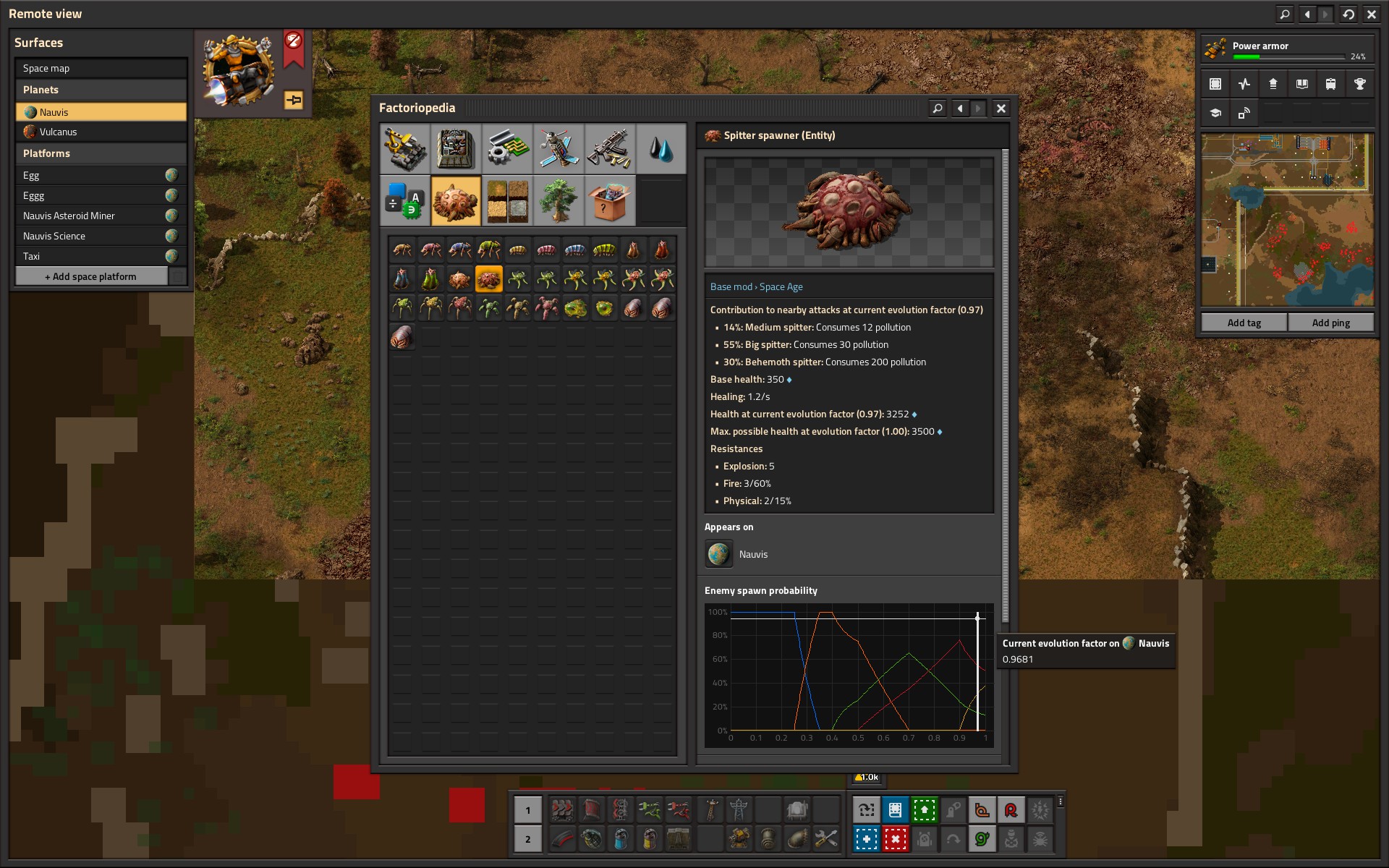Switch to the Combat category tab
1389x868 pixels.
pos(609,149)
